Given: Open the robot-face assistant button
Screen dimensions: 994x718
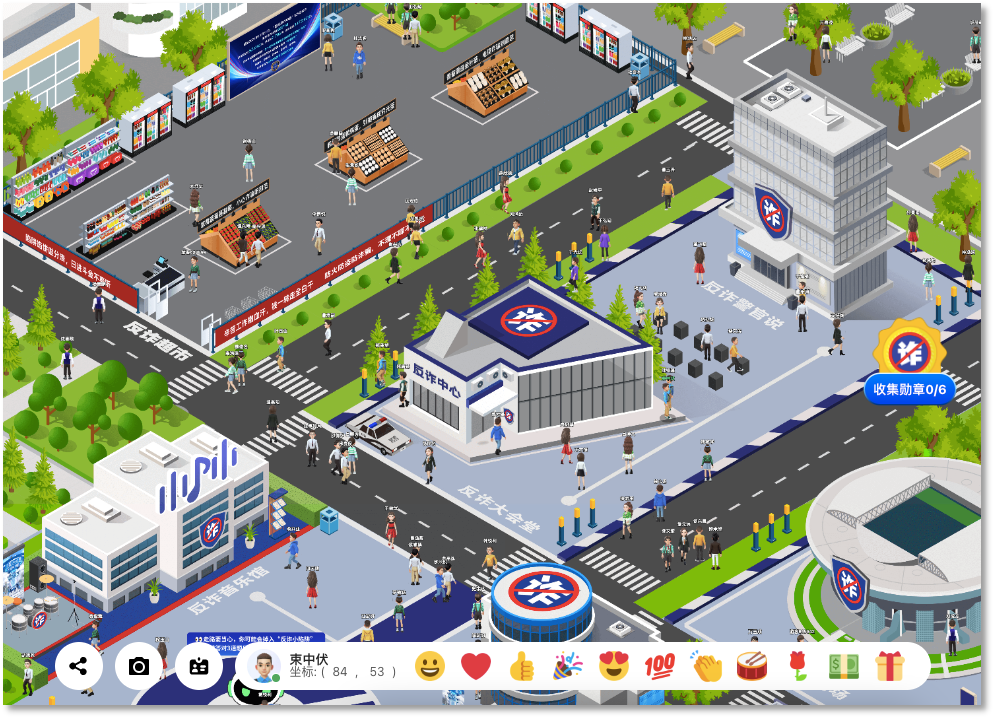Looking at the screenshot, I should pyautogui.click(x=199, y=666).
